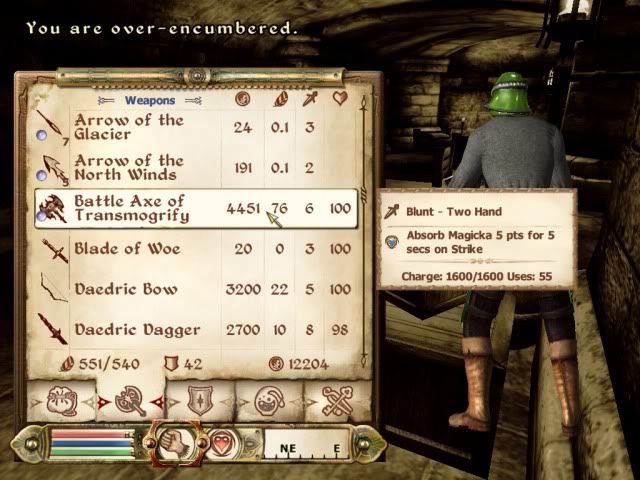Sort weapons by damage sword header

310,99
